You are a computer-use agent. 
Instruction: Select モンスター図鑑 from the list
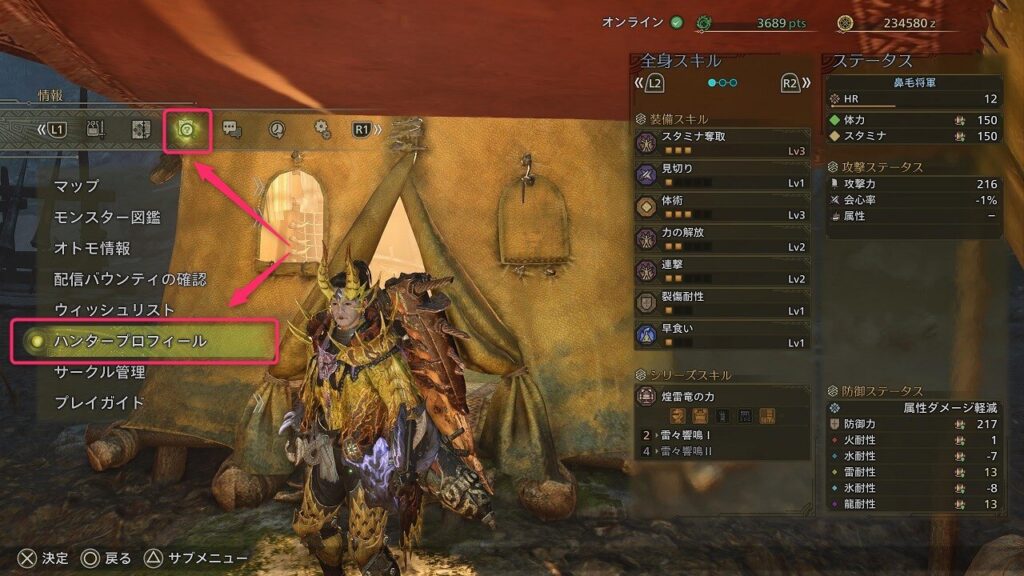(x=107, y=217)
